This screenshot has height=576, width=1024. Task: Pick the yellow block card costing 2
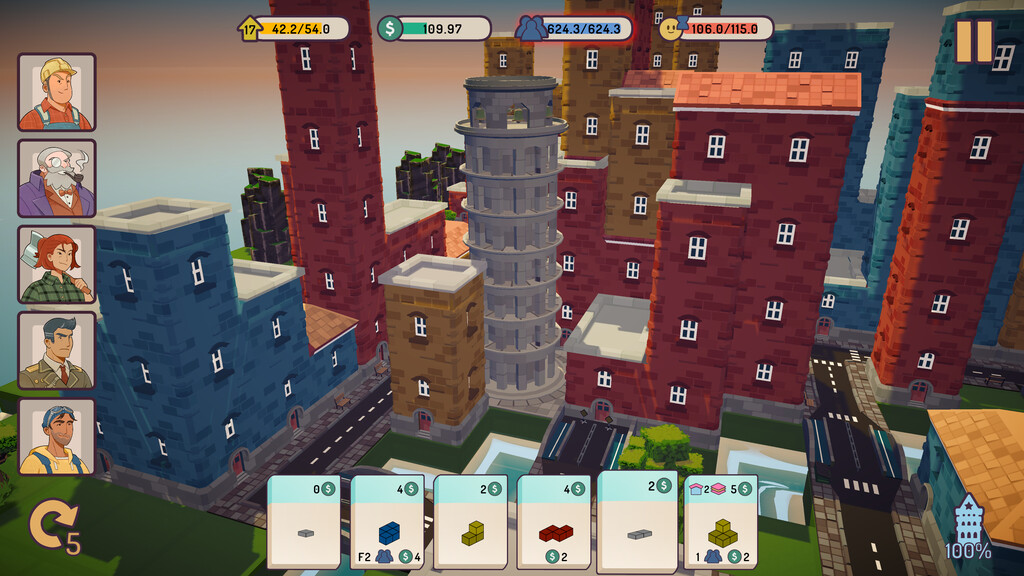pyautogui.click(x=470, y=522)
